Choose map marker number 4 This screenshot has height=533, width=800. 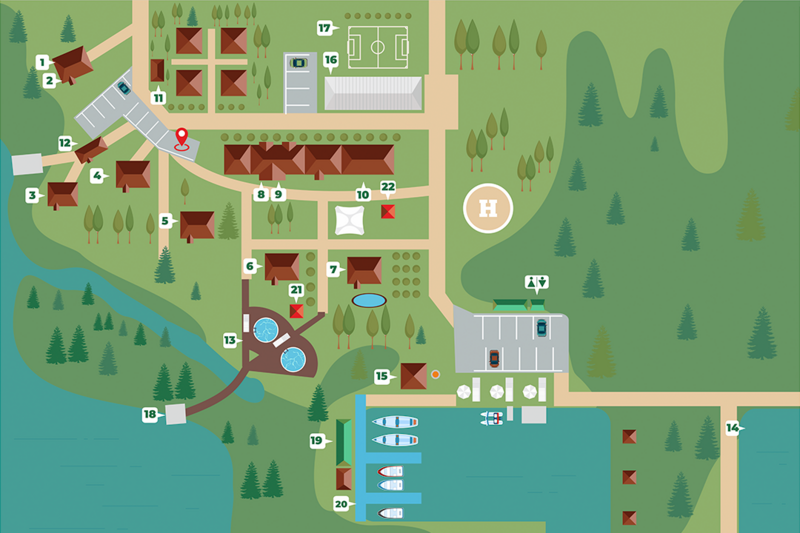[x=98, y=175]
